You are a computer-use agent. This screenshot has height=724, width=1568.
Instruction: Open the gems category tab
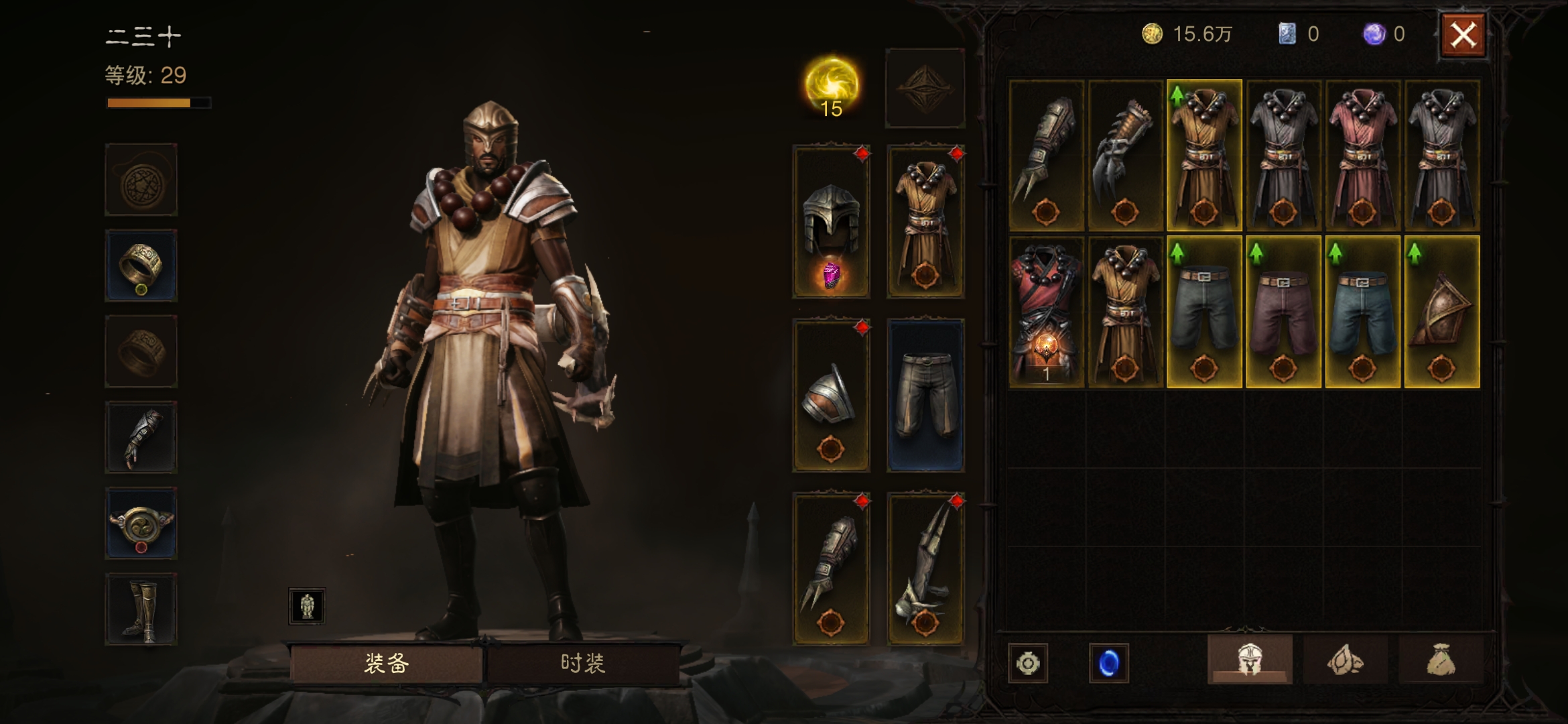point(1344,660)
